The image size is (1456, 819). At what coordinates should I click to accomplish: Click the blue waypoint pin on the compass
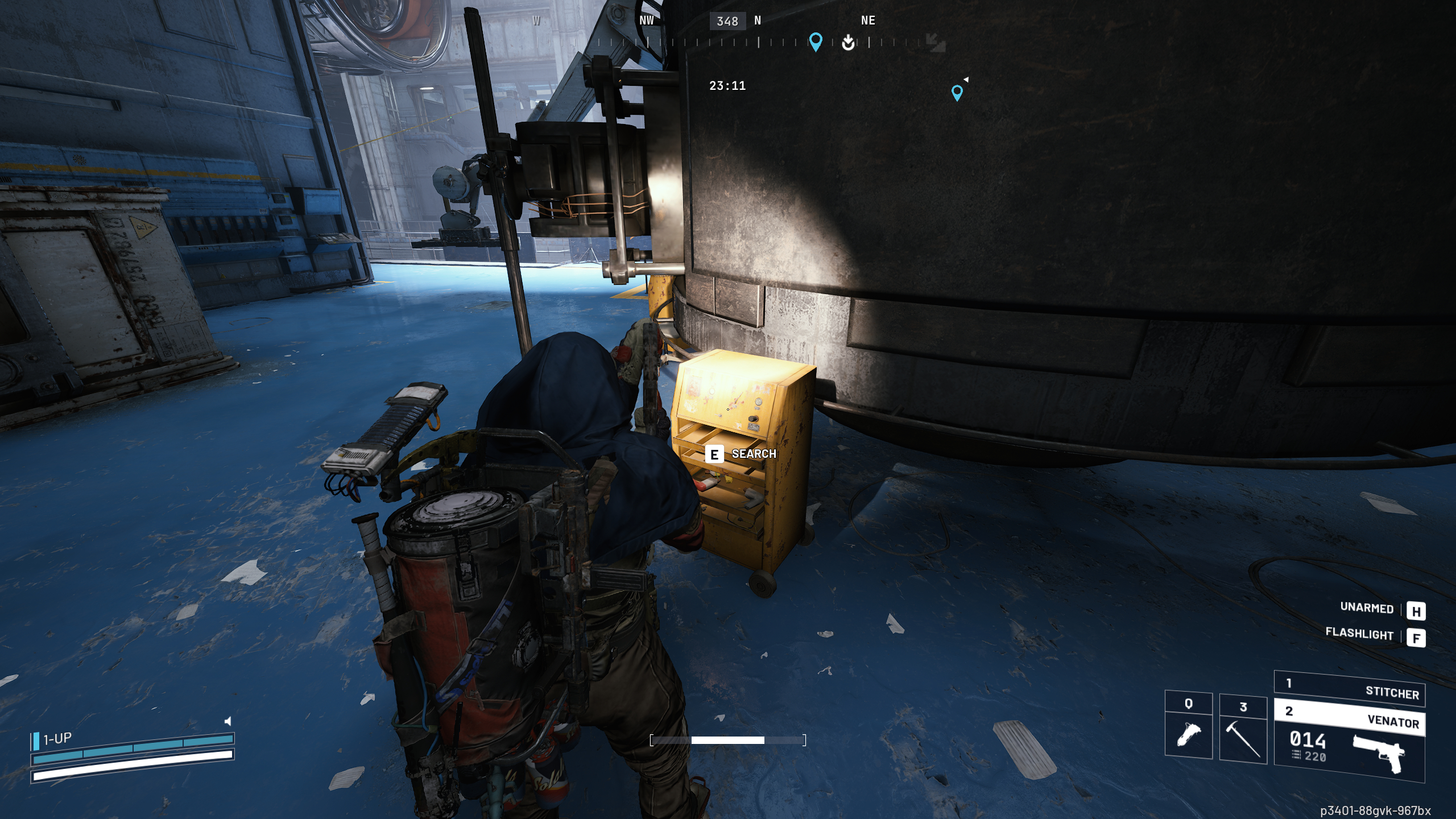[817, 41]
